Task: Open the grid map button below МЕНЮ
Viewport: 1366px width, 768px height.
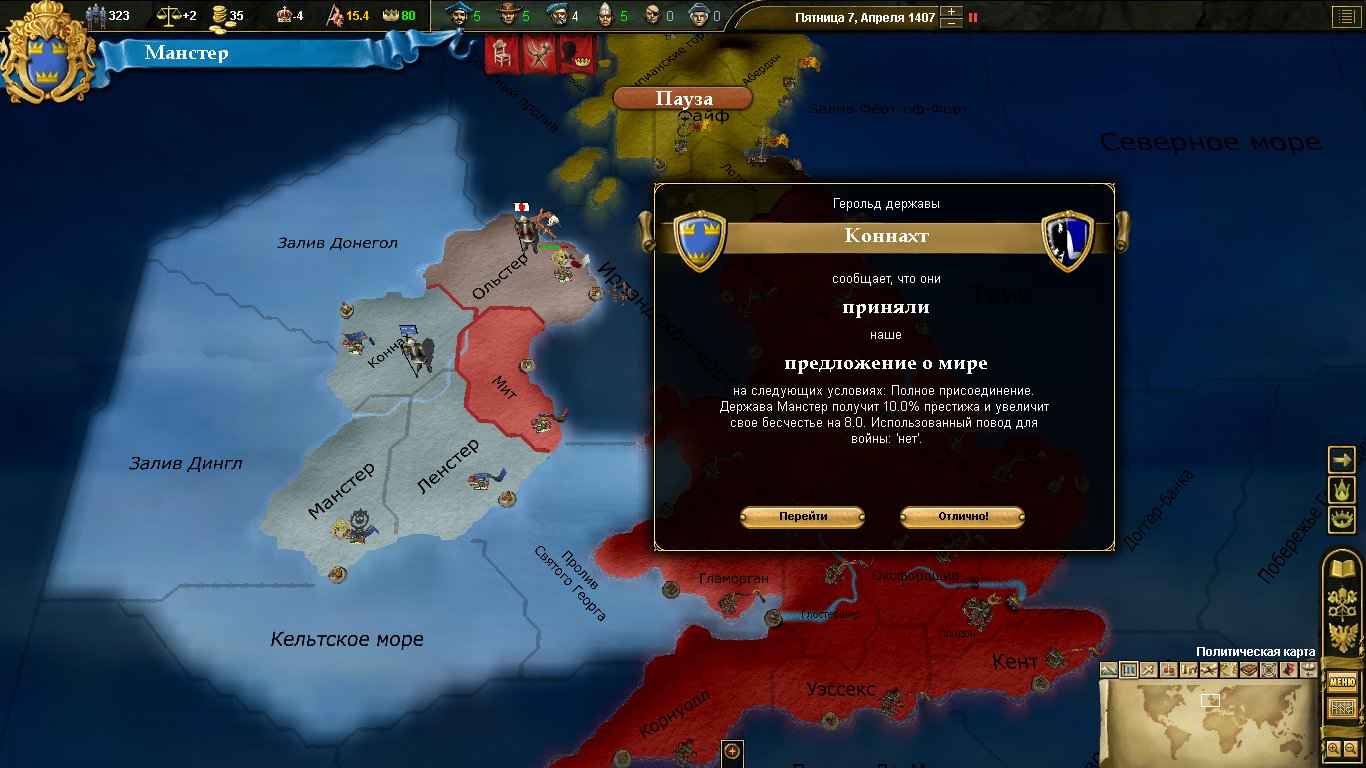Action: click(x=1341, y=708)
